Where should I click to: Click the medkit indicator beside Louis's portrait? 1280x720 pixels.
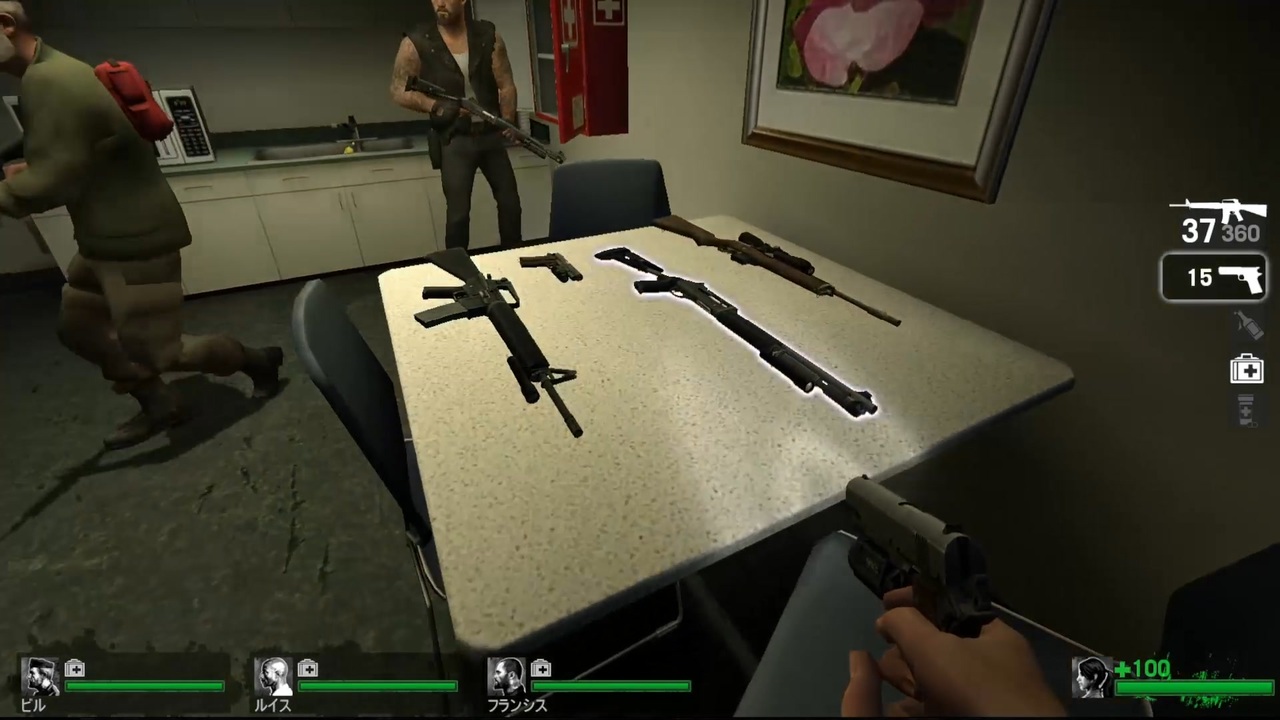[x=308, y=669]
